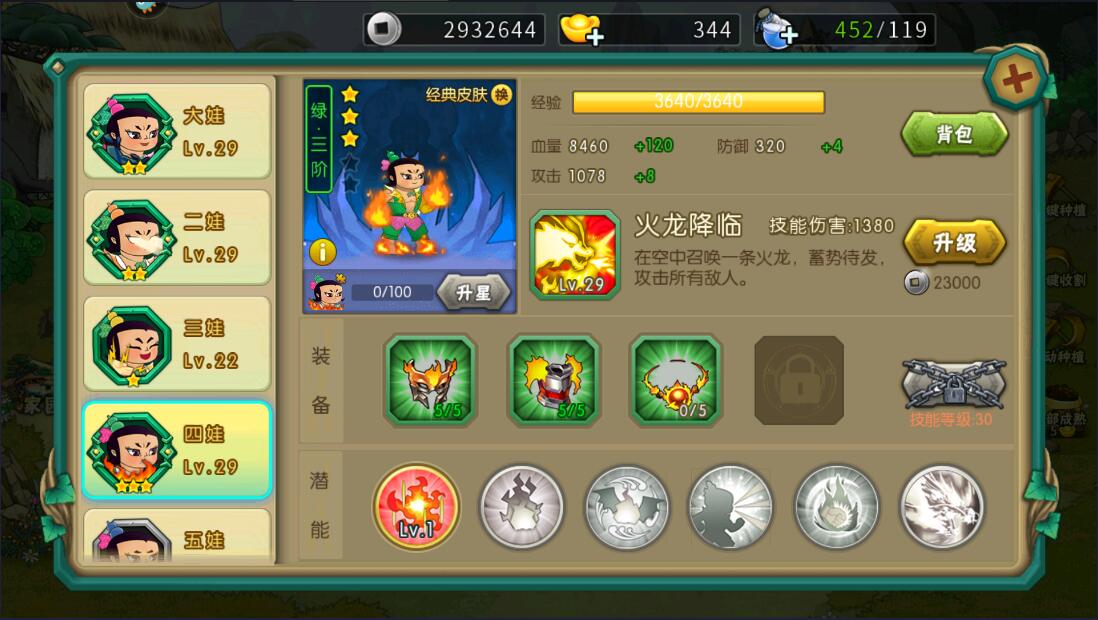Select 大娃 from the hero list

(x=177, y=131)
